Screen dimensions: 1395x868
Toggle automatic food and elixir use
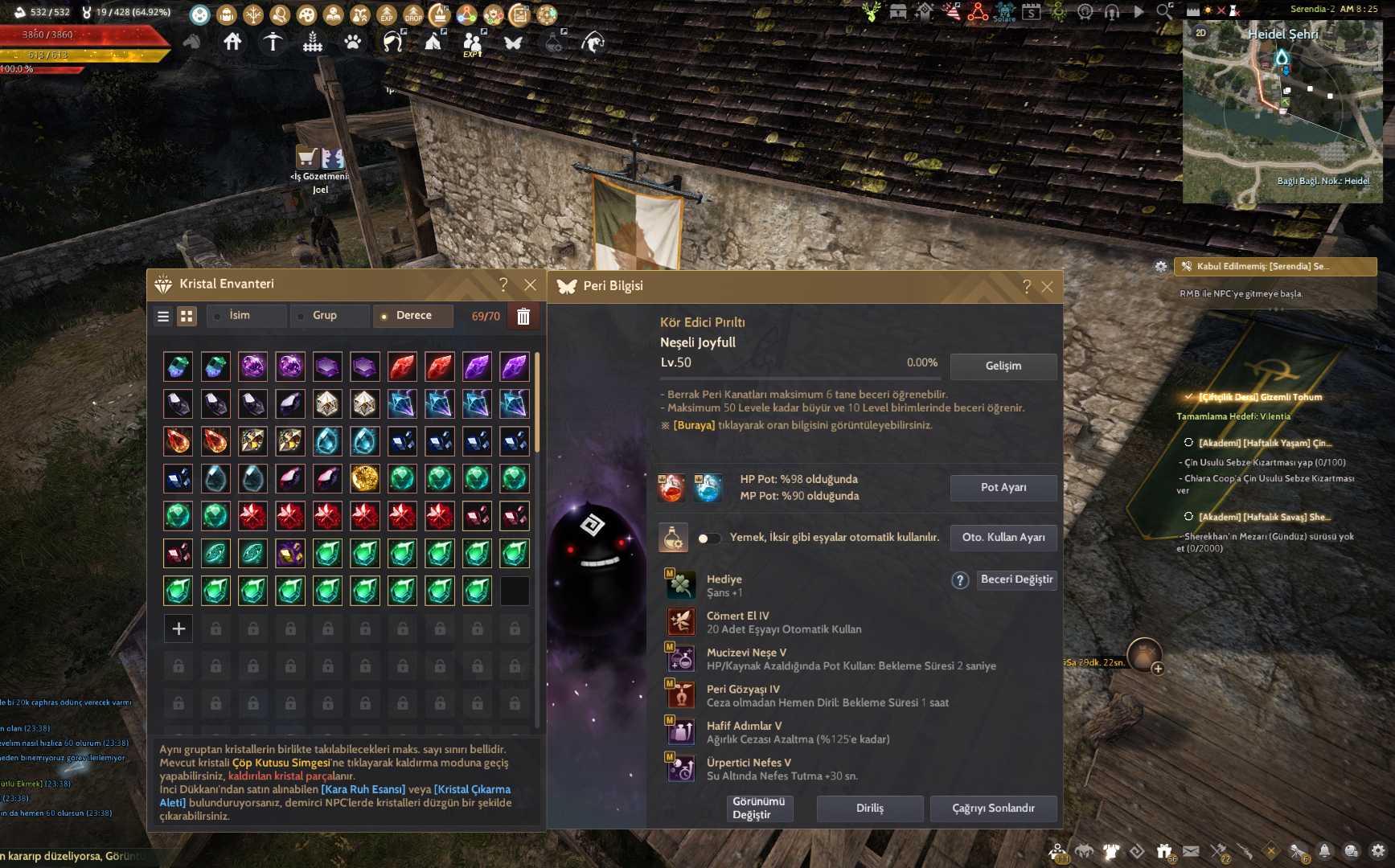coord(708,538)
